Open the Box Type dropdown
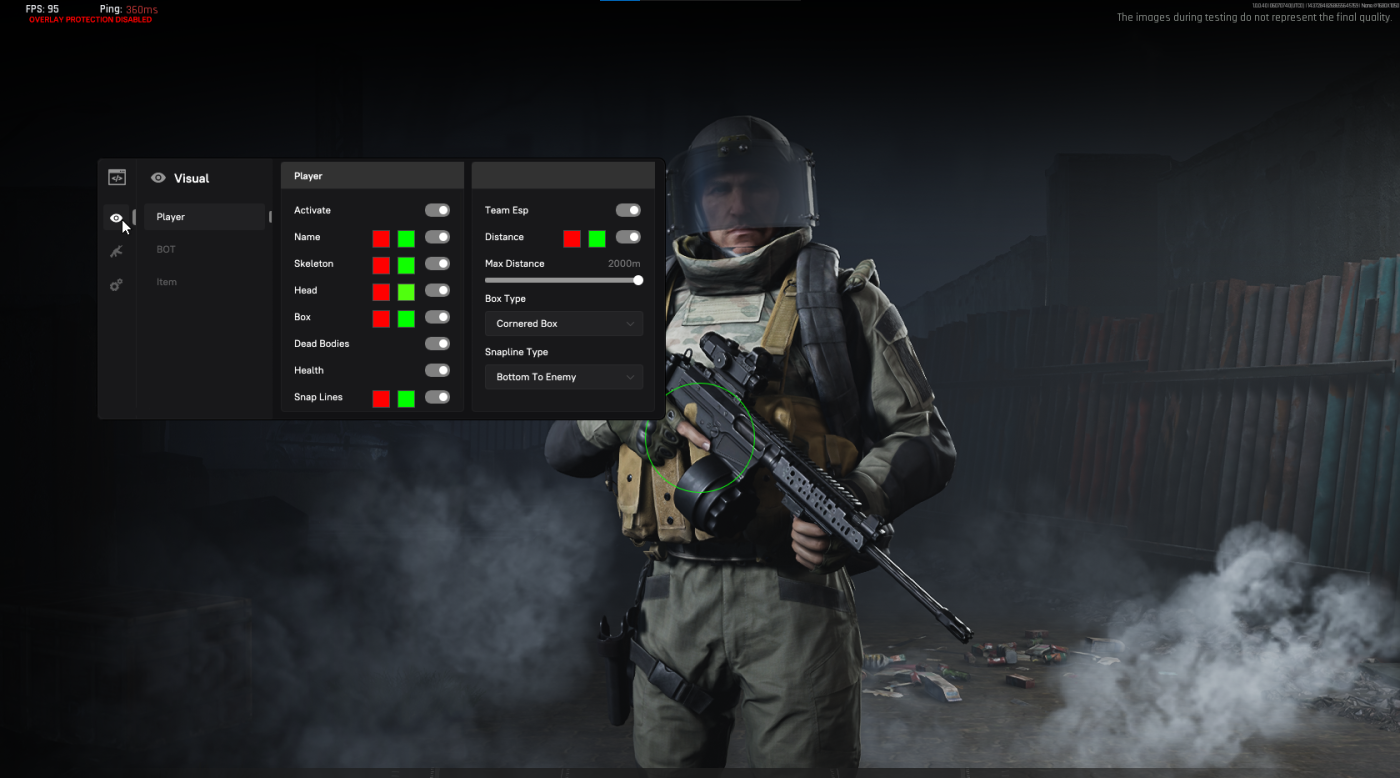The width and height of the screenshot is (1400, 778). pos(563,324)
